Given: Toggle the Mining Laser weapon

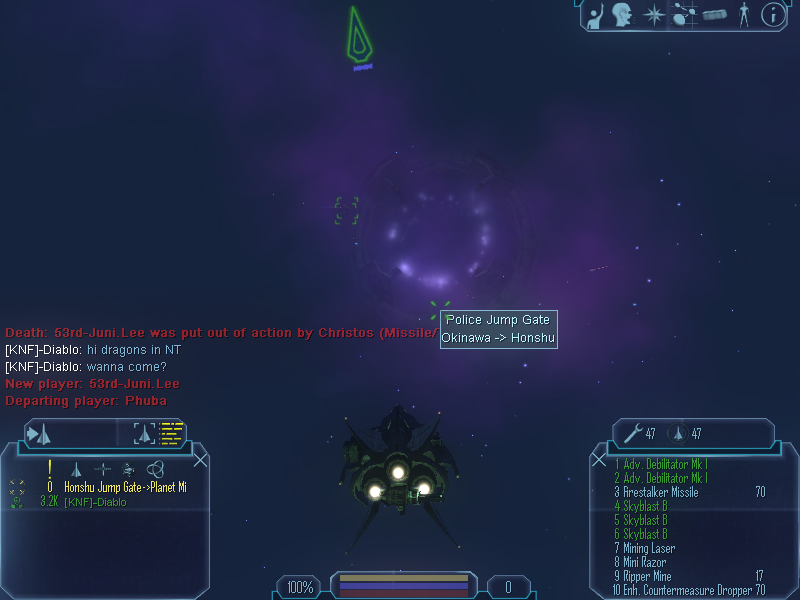Looking at the screenshot, I should [648, 548].
